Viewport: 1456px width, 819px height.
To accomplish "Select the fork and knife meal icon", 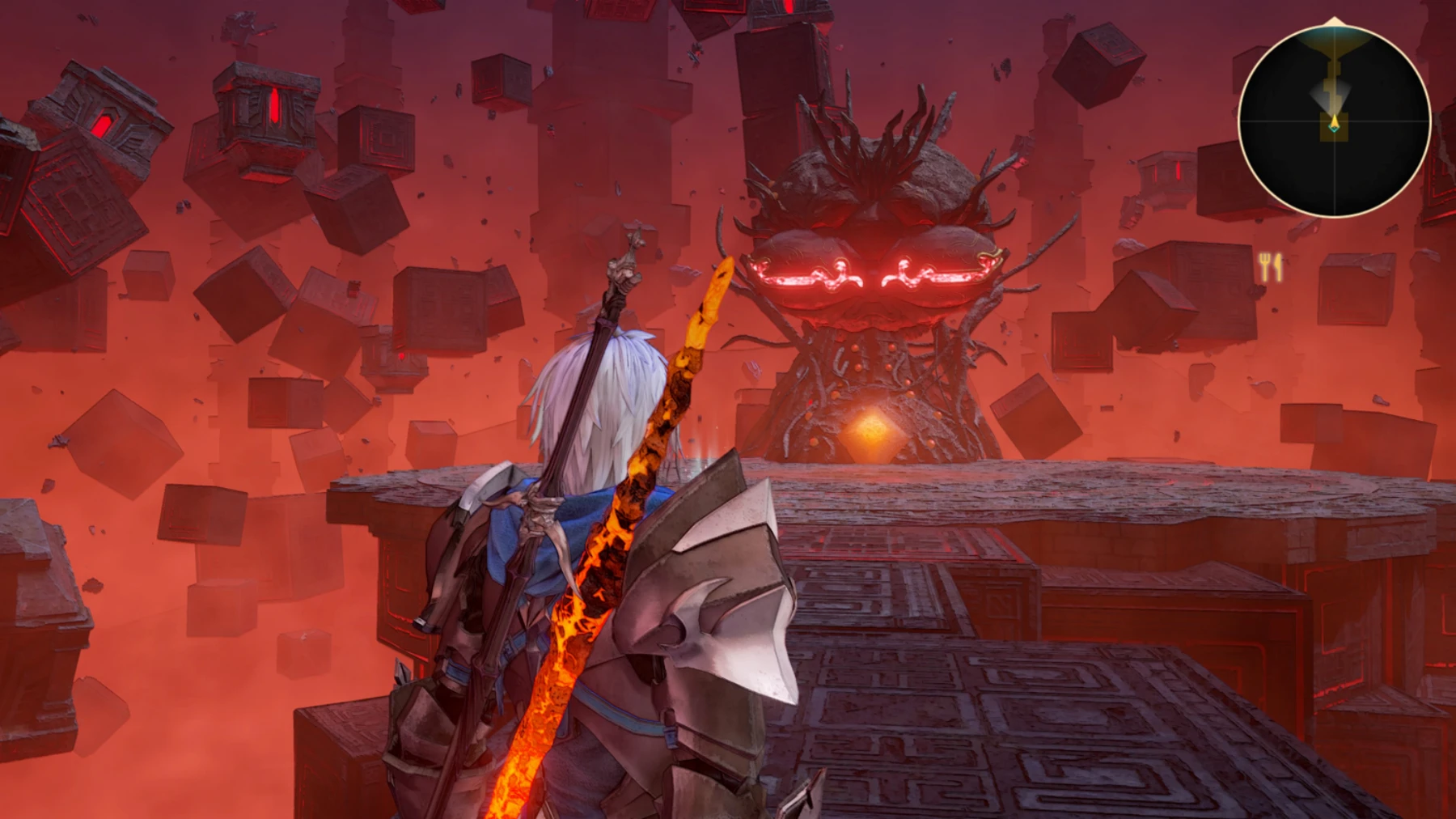I will pyautogui.click(x=1271, y=266).
